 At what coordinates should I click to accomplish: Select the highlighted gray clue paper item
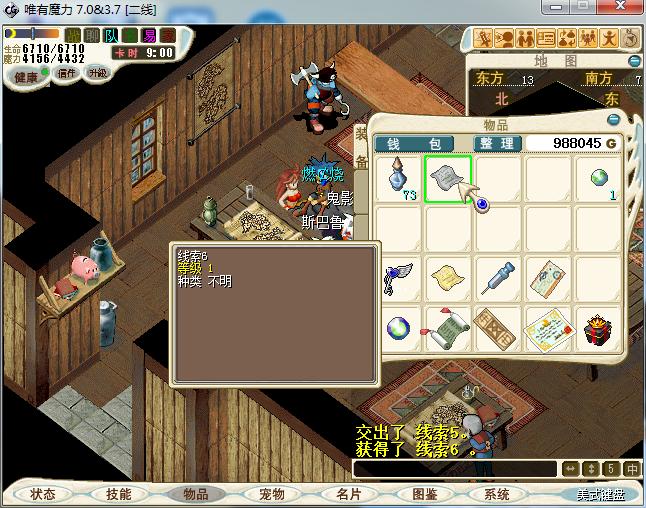pyautogui.click(x=447, y=180)
